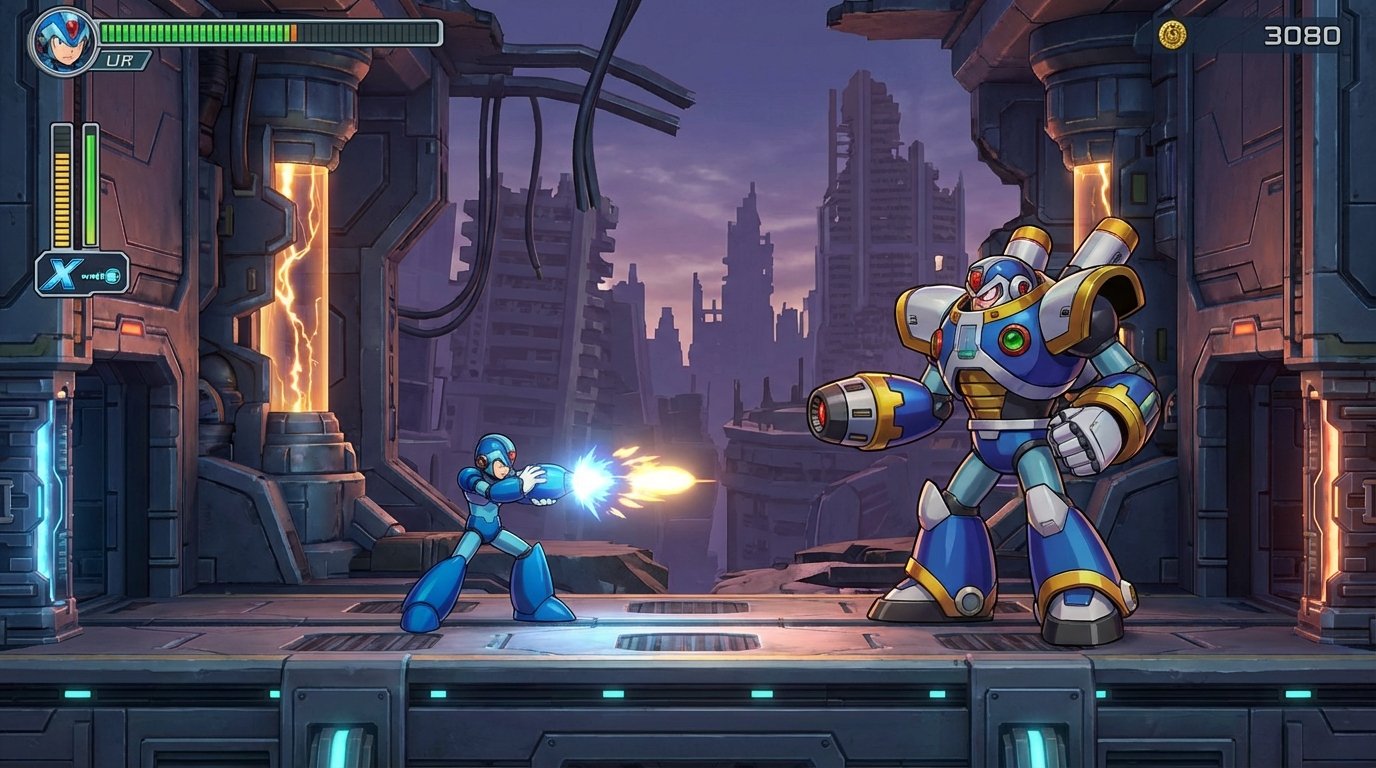Click the charged buster shot projectile
The height and width of the screenshot is (768, 1376).
pyautogui.click(x=610, y=480)
